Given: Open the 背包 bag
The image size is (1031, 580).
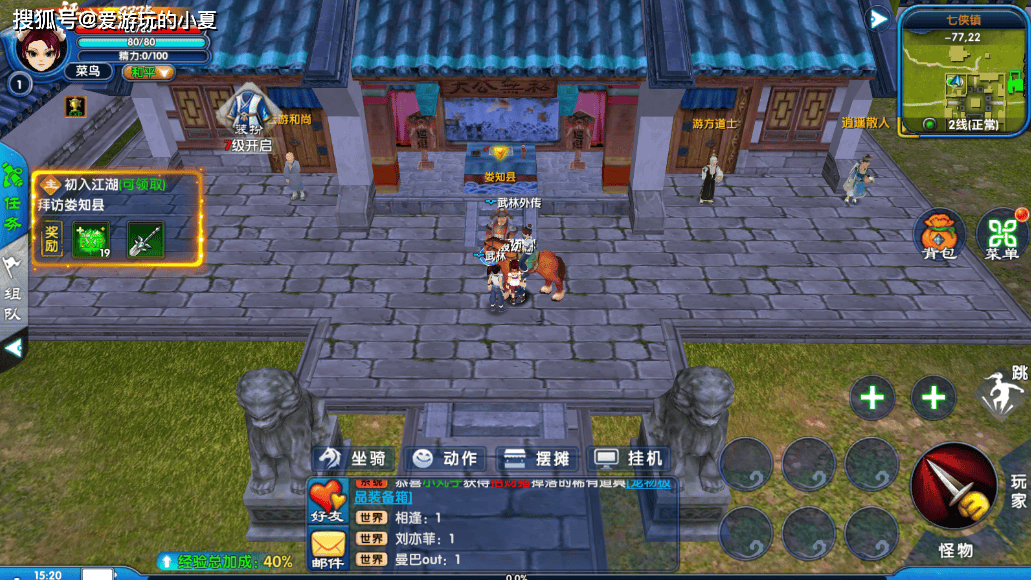Looking at the screenshot, I should tap(939, 234).
